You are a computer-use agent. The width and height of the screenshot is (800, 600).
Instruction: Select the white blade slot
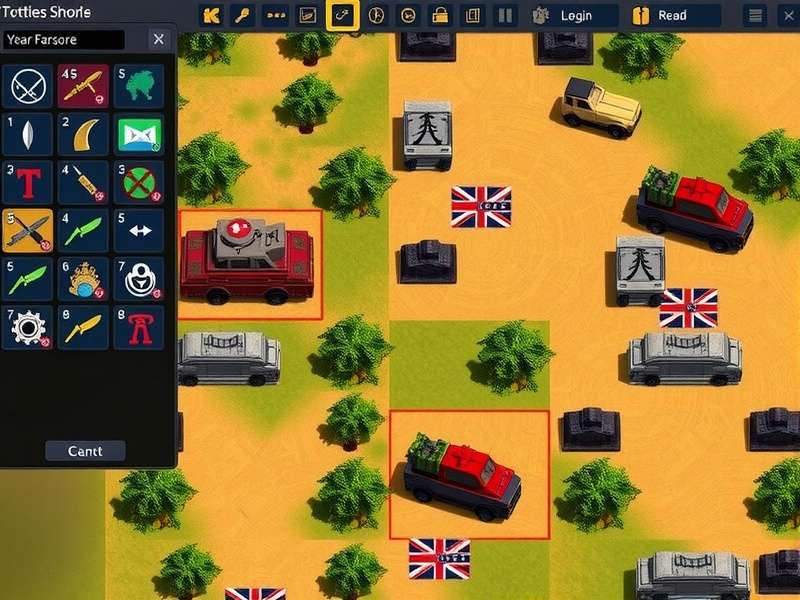pos(27,135)
